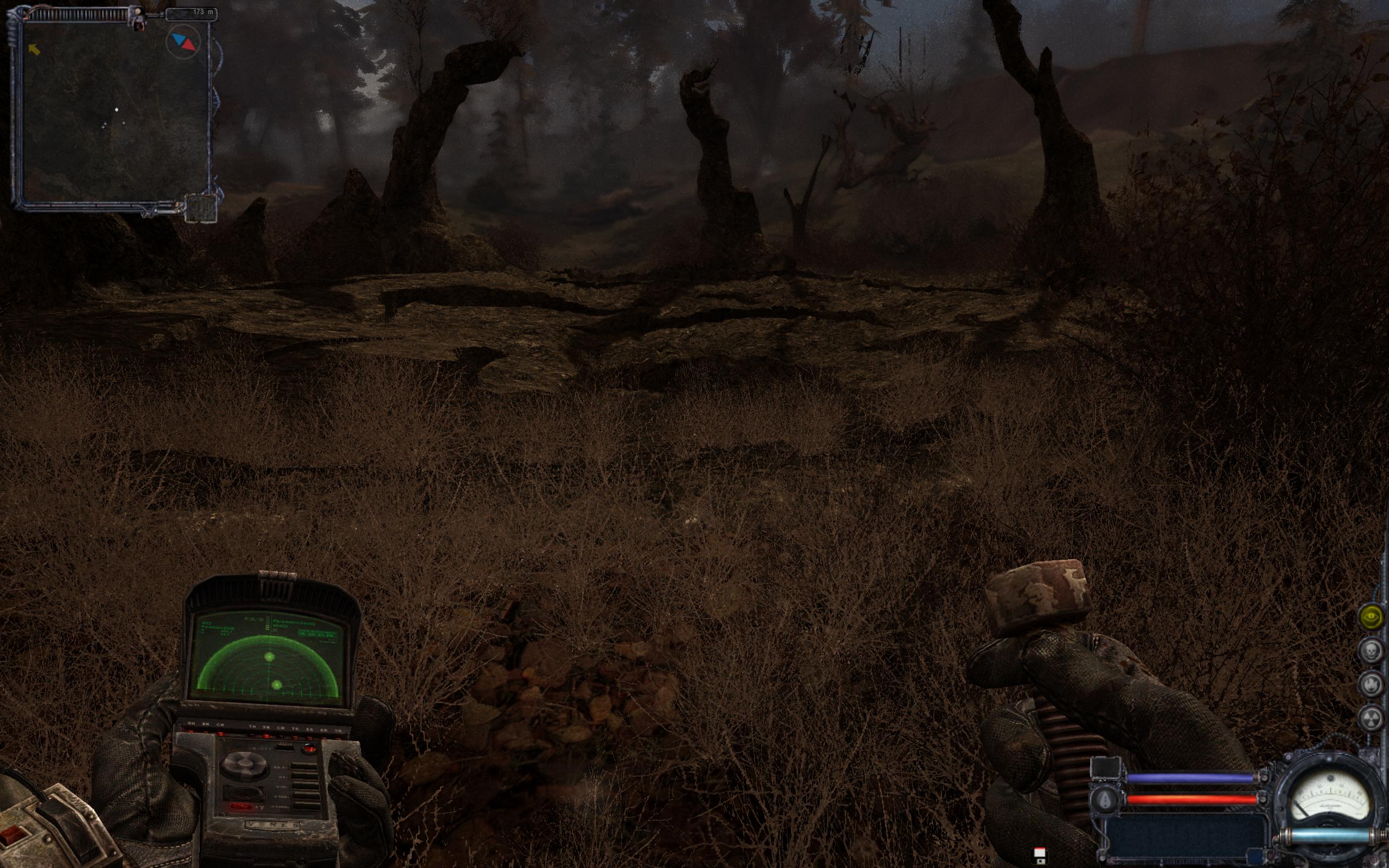1389x868 pixels.
Task: Click the flame hazard indicator icon
Action: [1371, 684]
